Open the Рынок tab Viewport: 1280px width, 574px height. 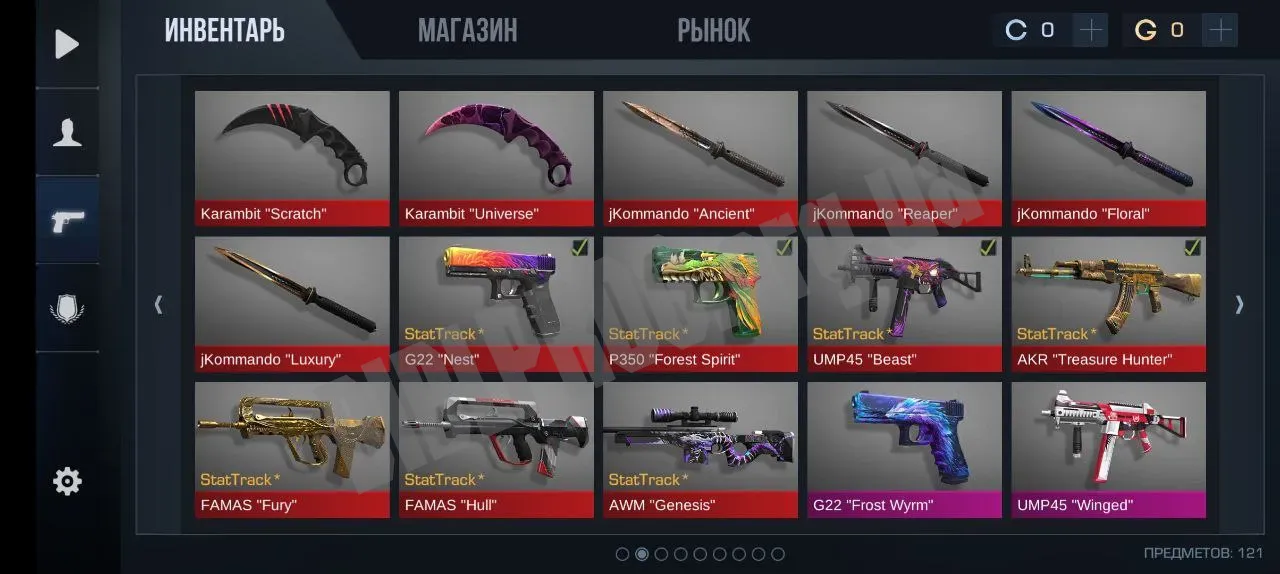[713, 31]
